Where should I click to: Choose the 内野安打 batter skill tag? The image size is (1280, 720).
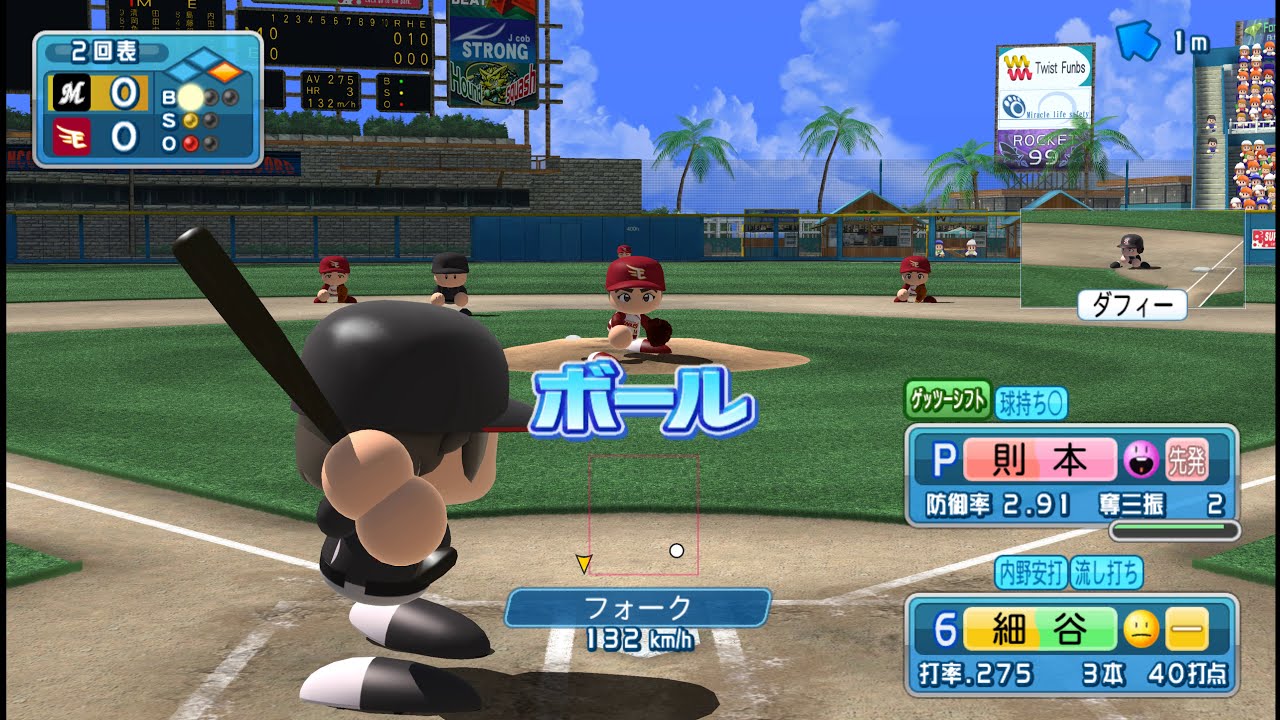pyautogui.click(x=1031, y=573)
